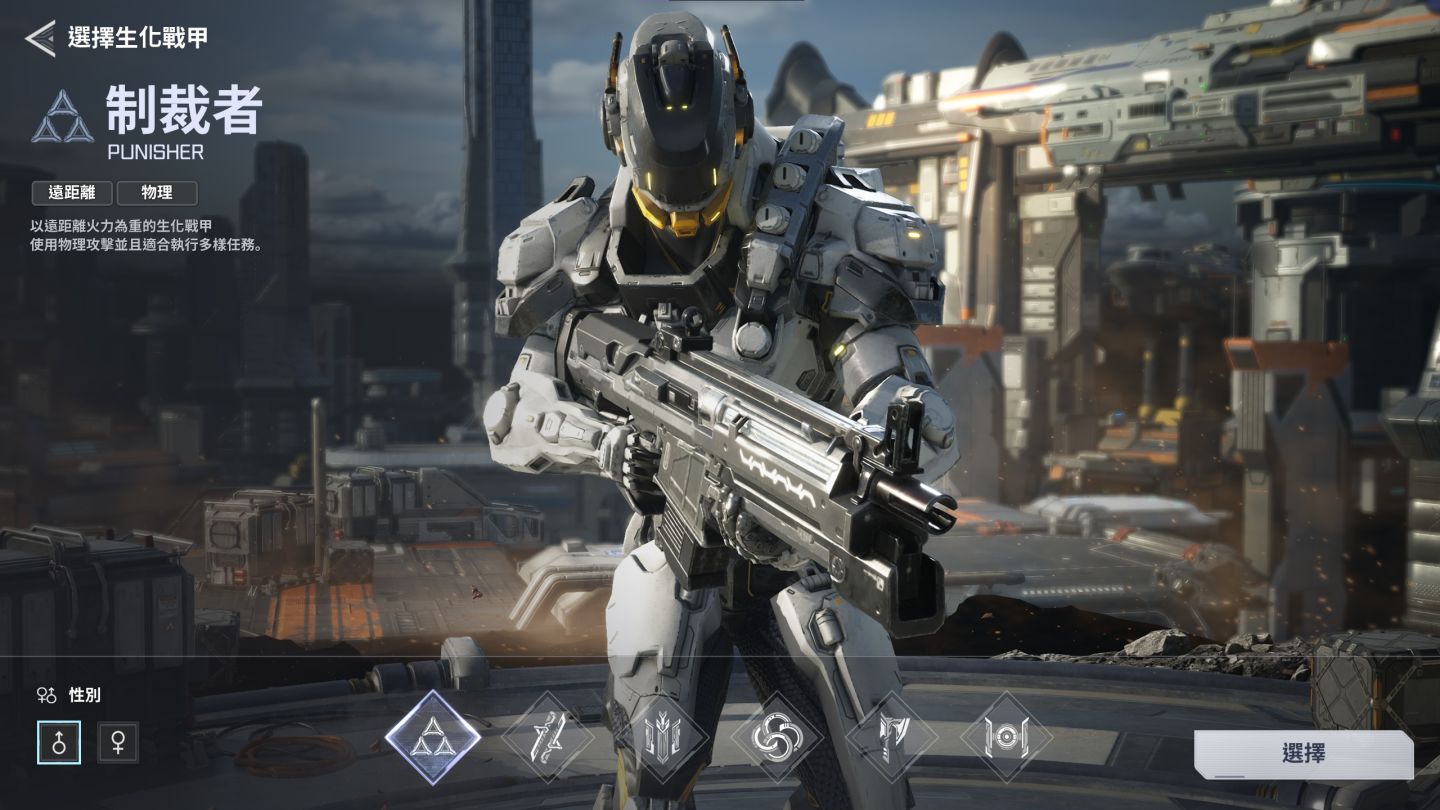The image size is (1440, 810).
Task: Choose the three interlocked rings class icon
Action: (777, 739)
